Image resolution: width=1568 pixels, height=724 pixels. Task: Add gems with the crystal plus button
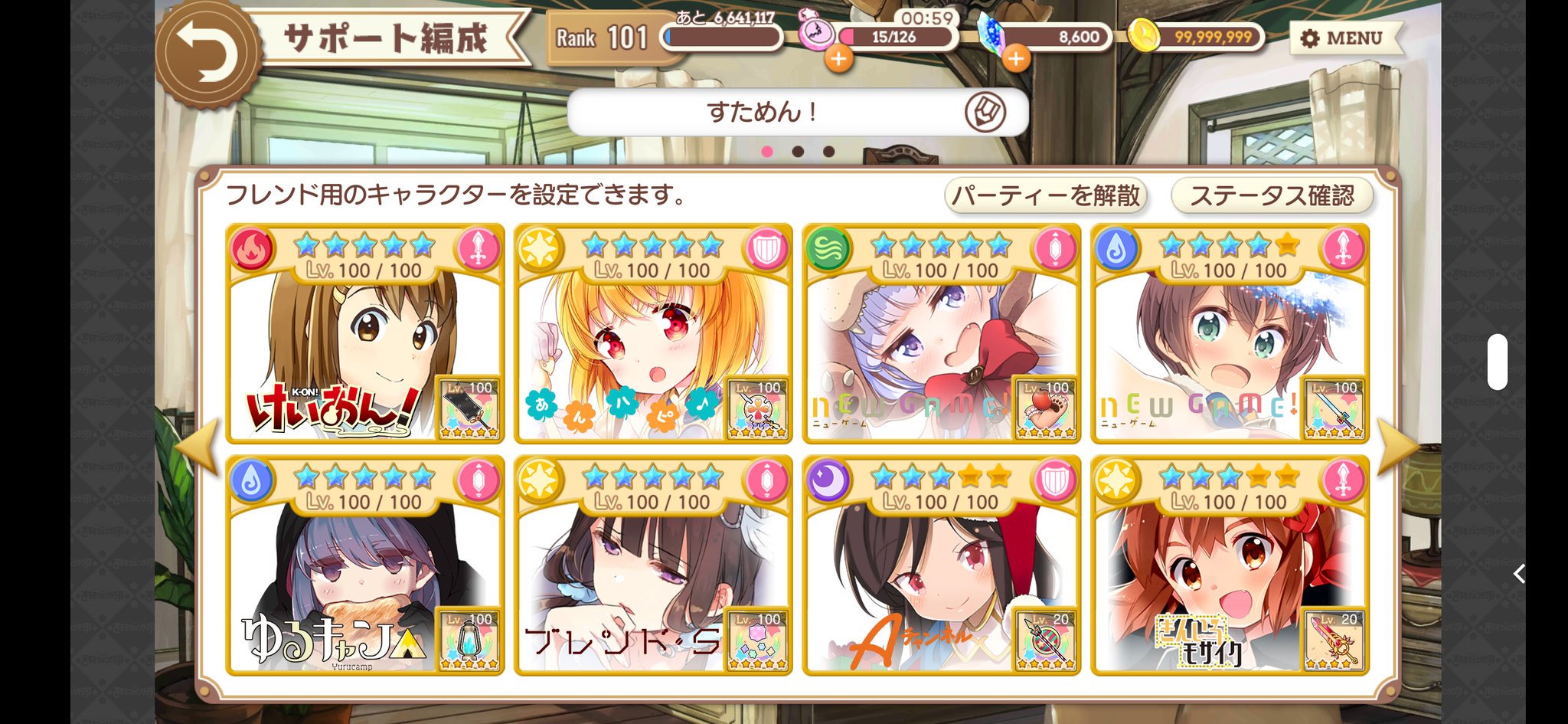tap(1015, 58)
